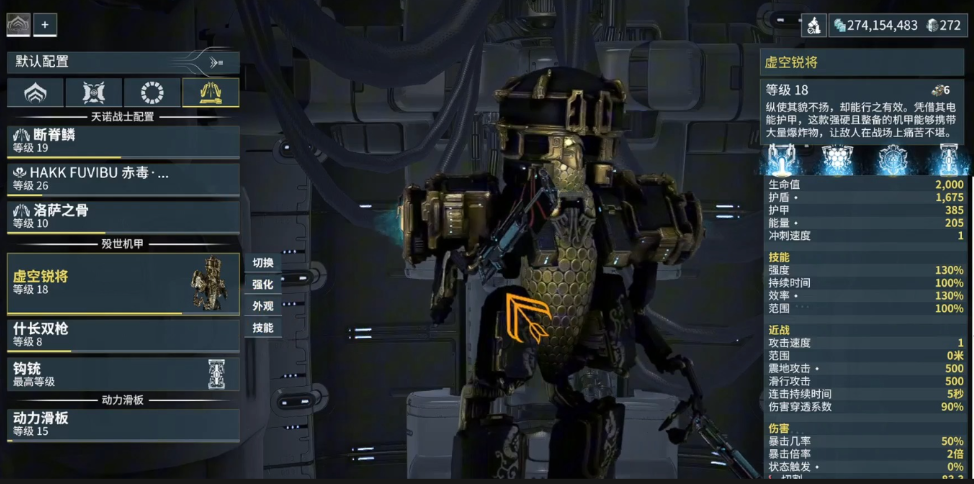The height and width of the screenshot is (484, 974).
Task: Choose the HAKK FUVIBU 赤毒 weapon row
Action: [122, 178]
